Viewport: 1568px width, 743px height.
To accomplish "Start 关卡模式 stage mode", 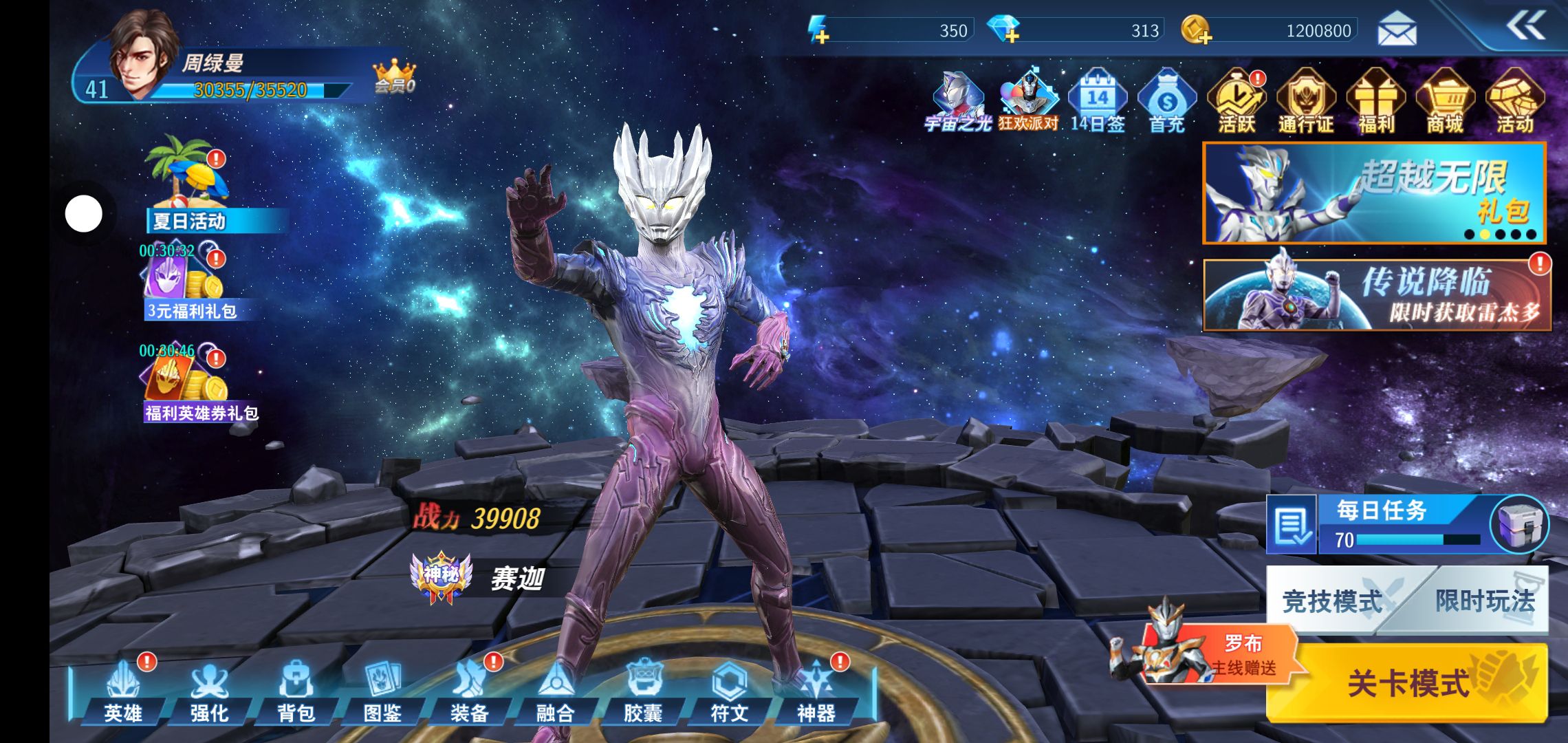I will (x=1407, y=682).
